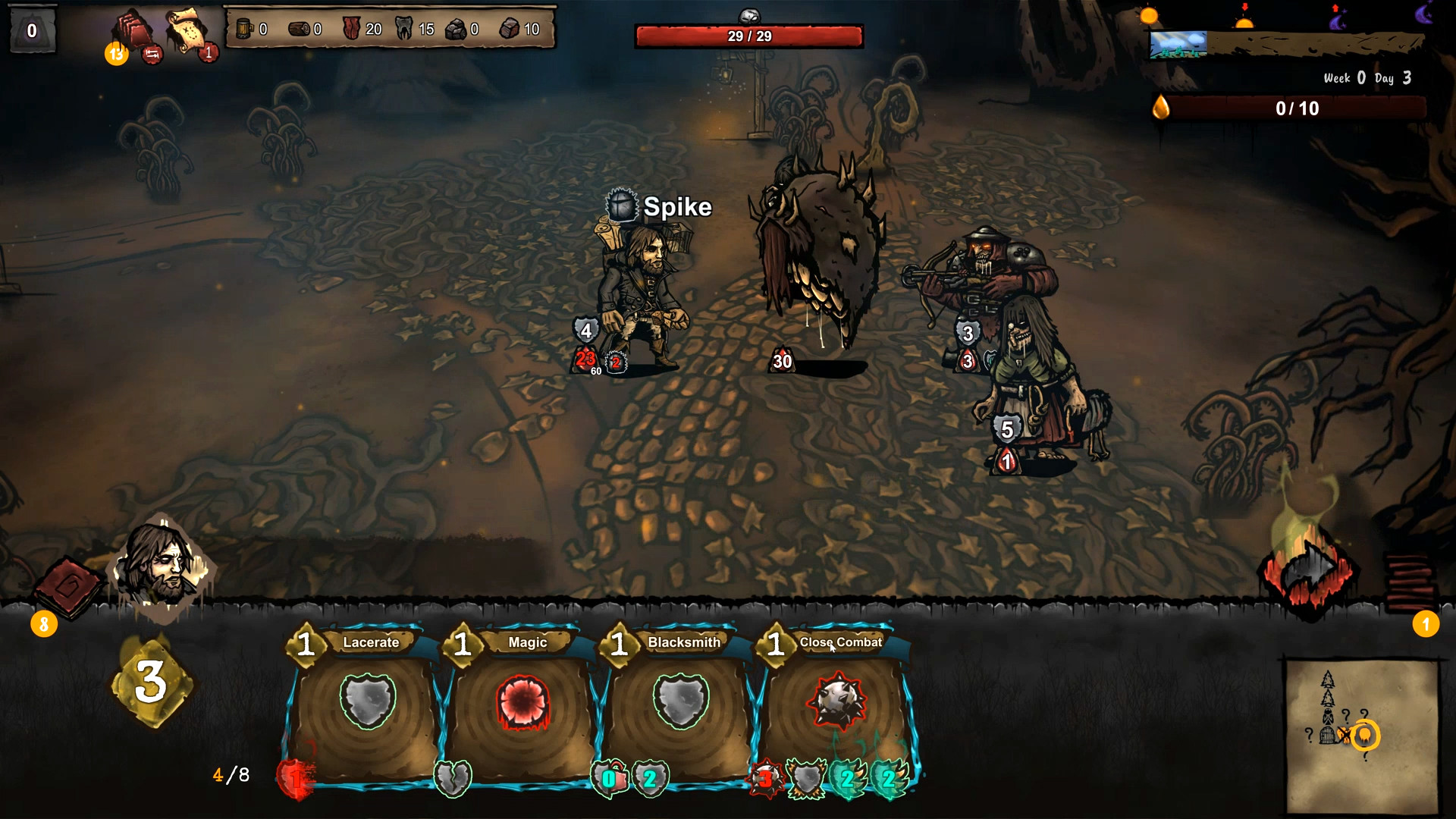
Task: Select the Magic card from hand
Action: click(x=524, y=705)
